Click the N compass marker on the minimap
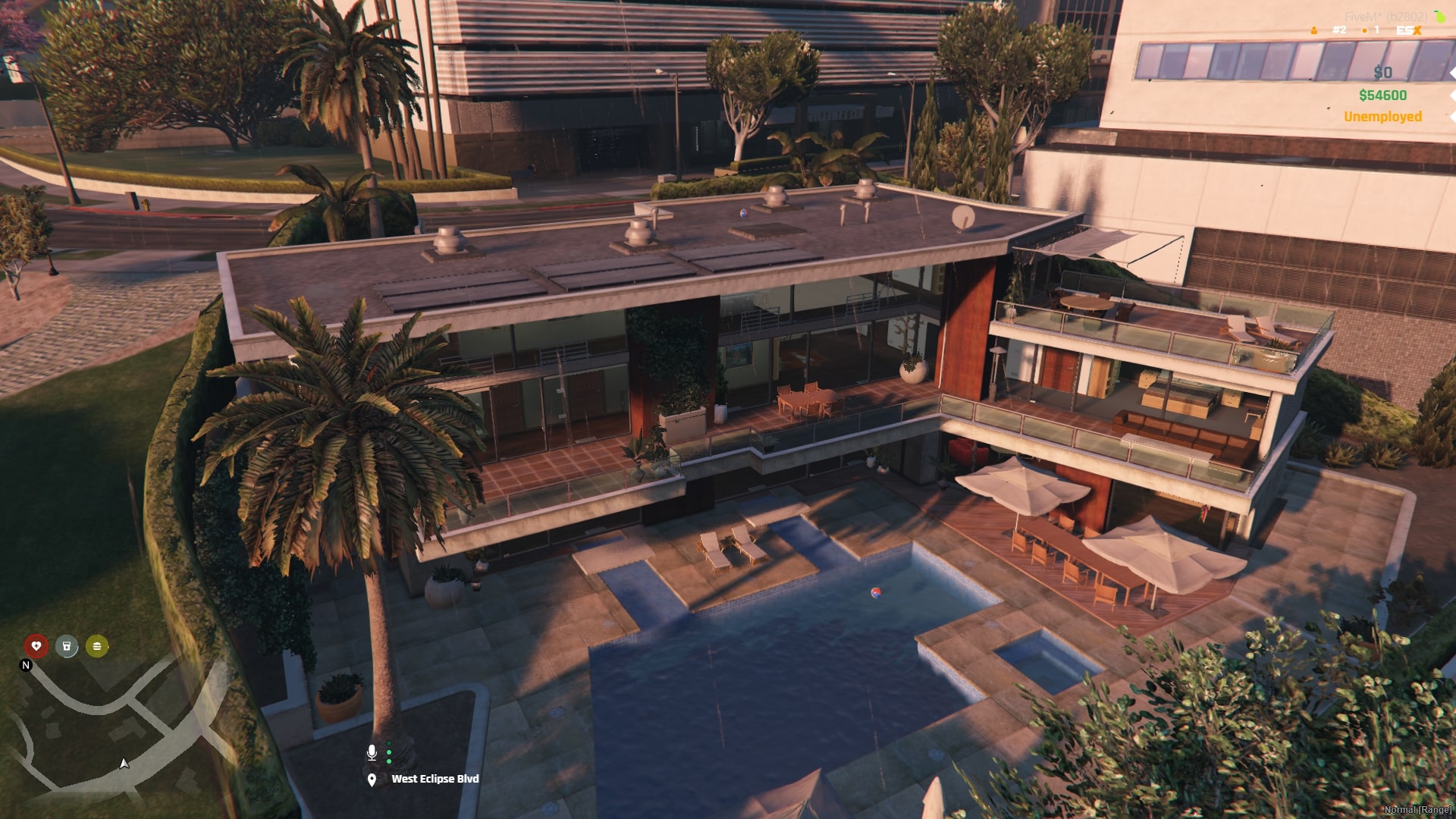This screenshot has width=1456, height=819. 27,665
